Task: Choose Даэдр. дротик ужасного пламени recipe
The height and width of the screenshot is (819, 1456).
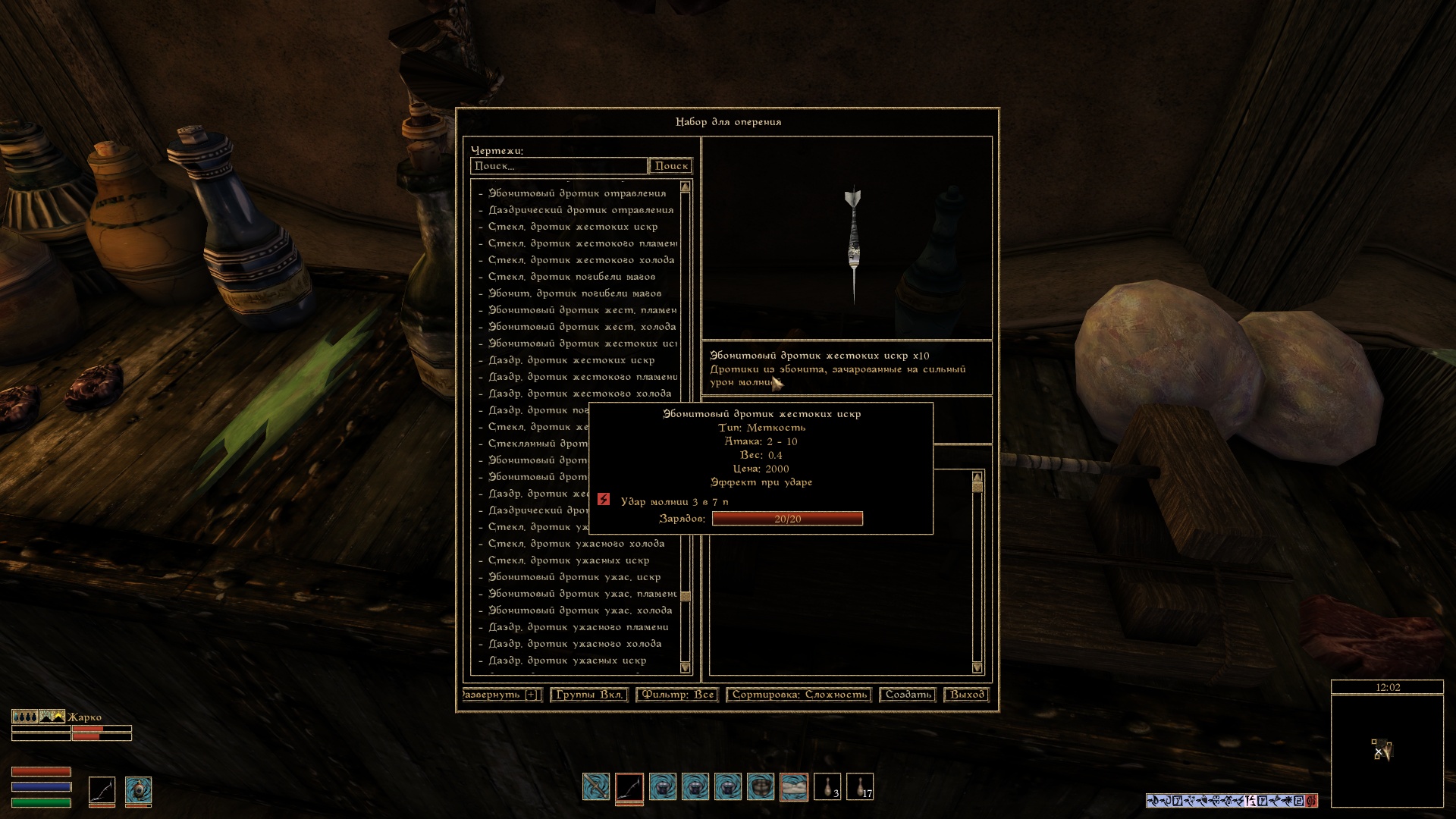Action: coord(578,627)
